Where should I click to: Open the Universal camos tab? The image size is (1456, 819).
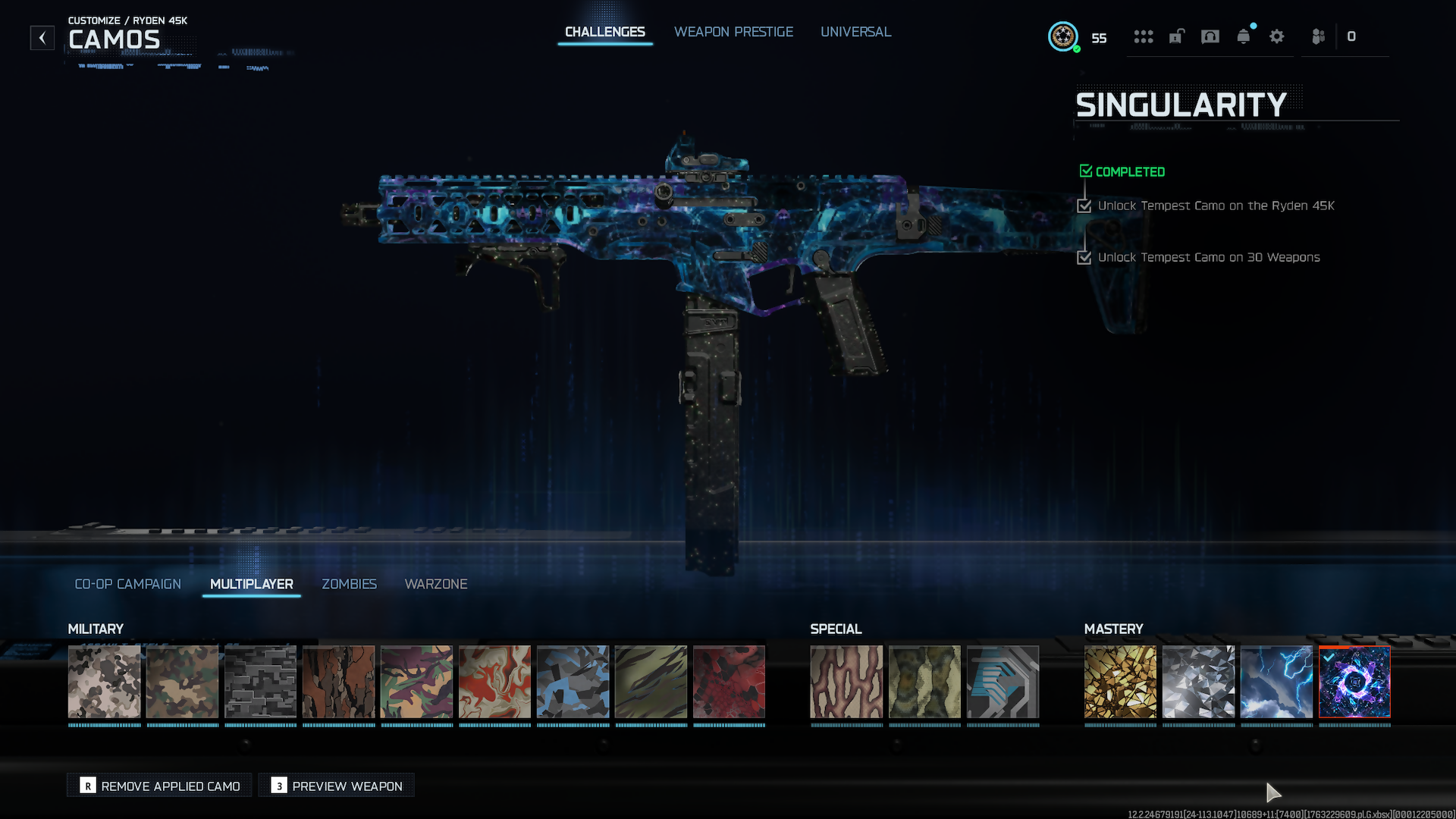pyautogui.click(x=855, y=32)
